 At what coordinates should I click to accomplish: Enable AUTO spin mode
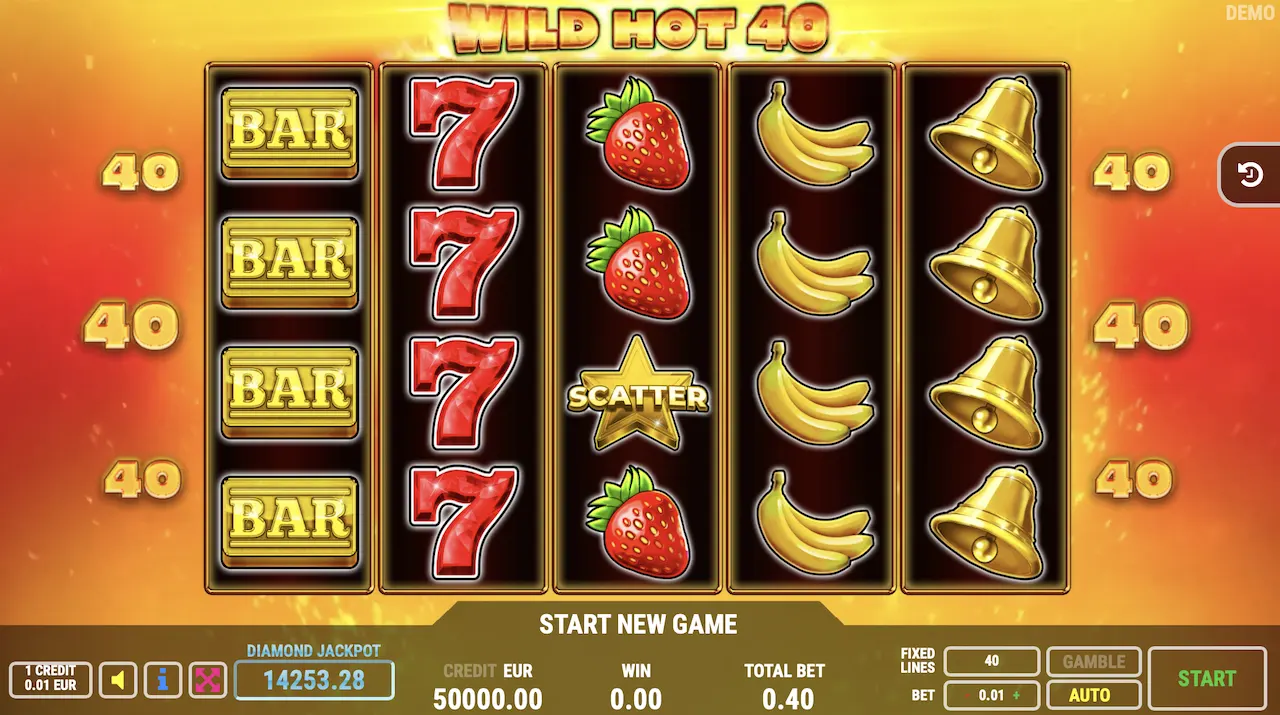(1093, 695)
